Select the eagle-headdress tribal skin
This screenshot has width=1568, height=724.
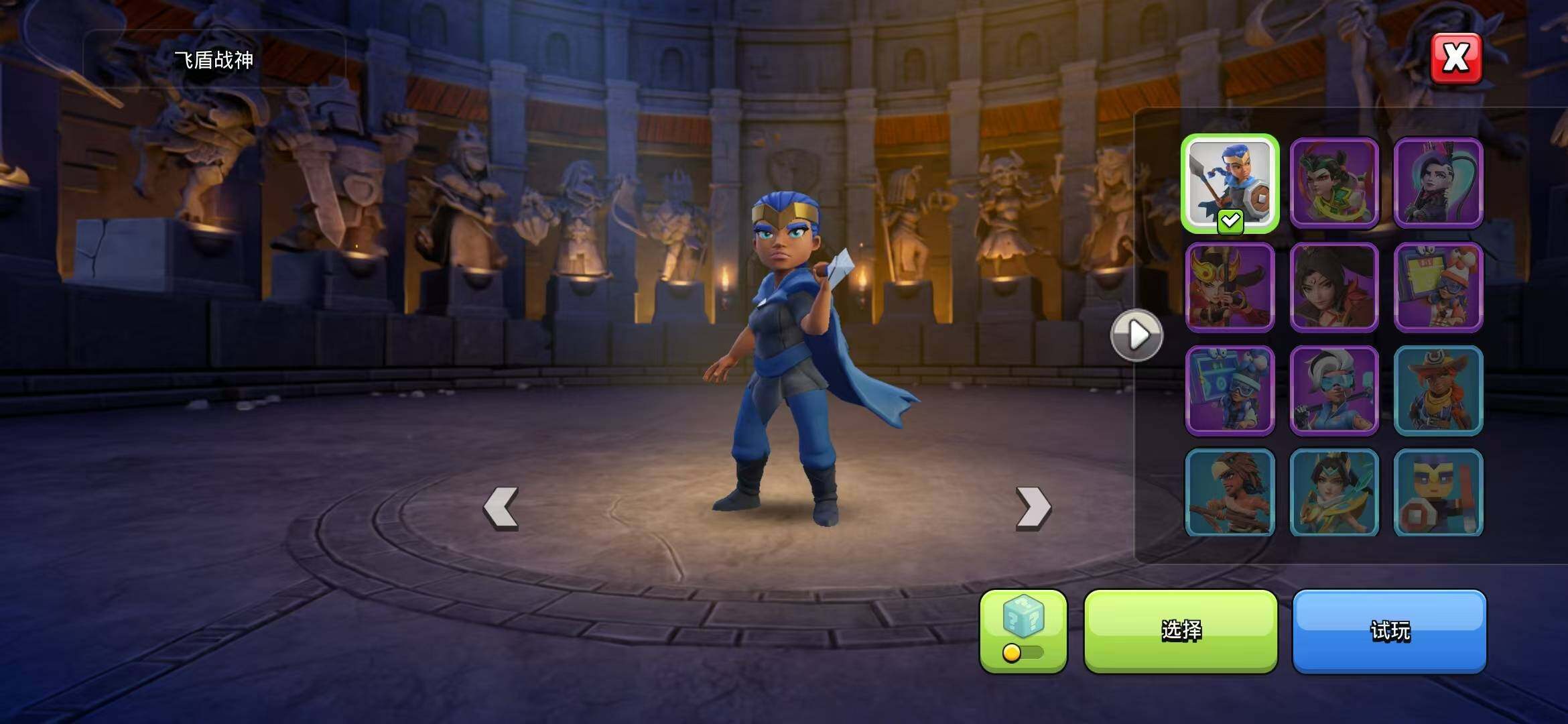click(1230, 493)
